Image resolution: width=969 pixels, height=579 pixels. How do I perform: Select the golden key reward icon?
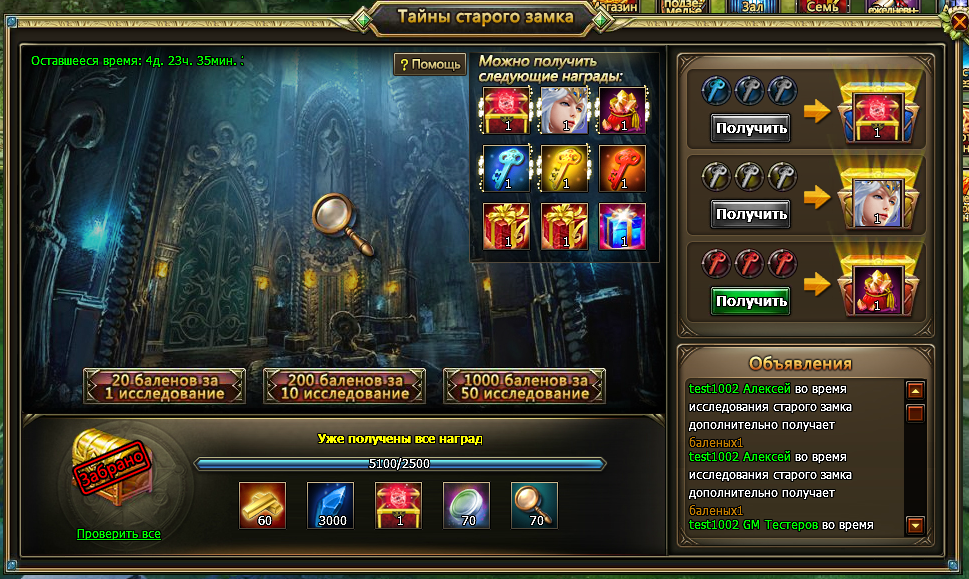(x=563, y=169)
